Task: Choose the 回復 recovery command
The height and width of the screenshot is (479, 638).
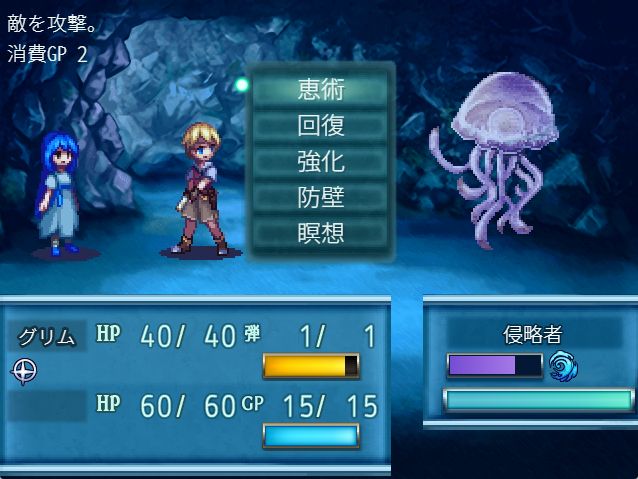Action: click(x=320, y=125)
